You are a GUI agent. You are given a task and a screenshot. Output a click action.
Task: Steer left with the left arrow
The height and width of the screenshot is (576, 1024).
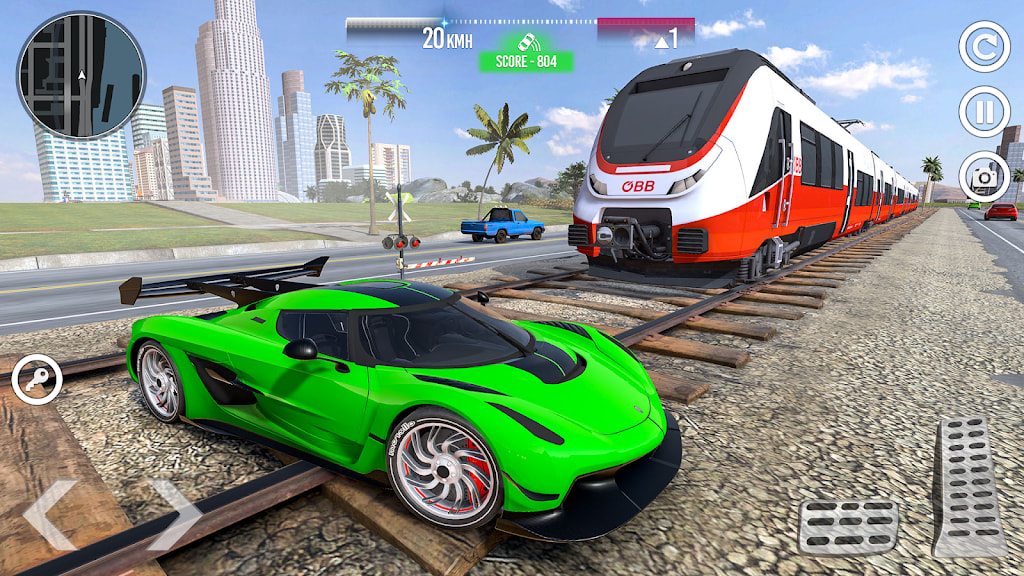(50, 514)
